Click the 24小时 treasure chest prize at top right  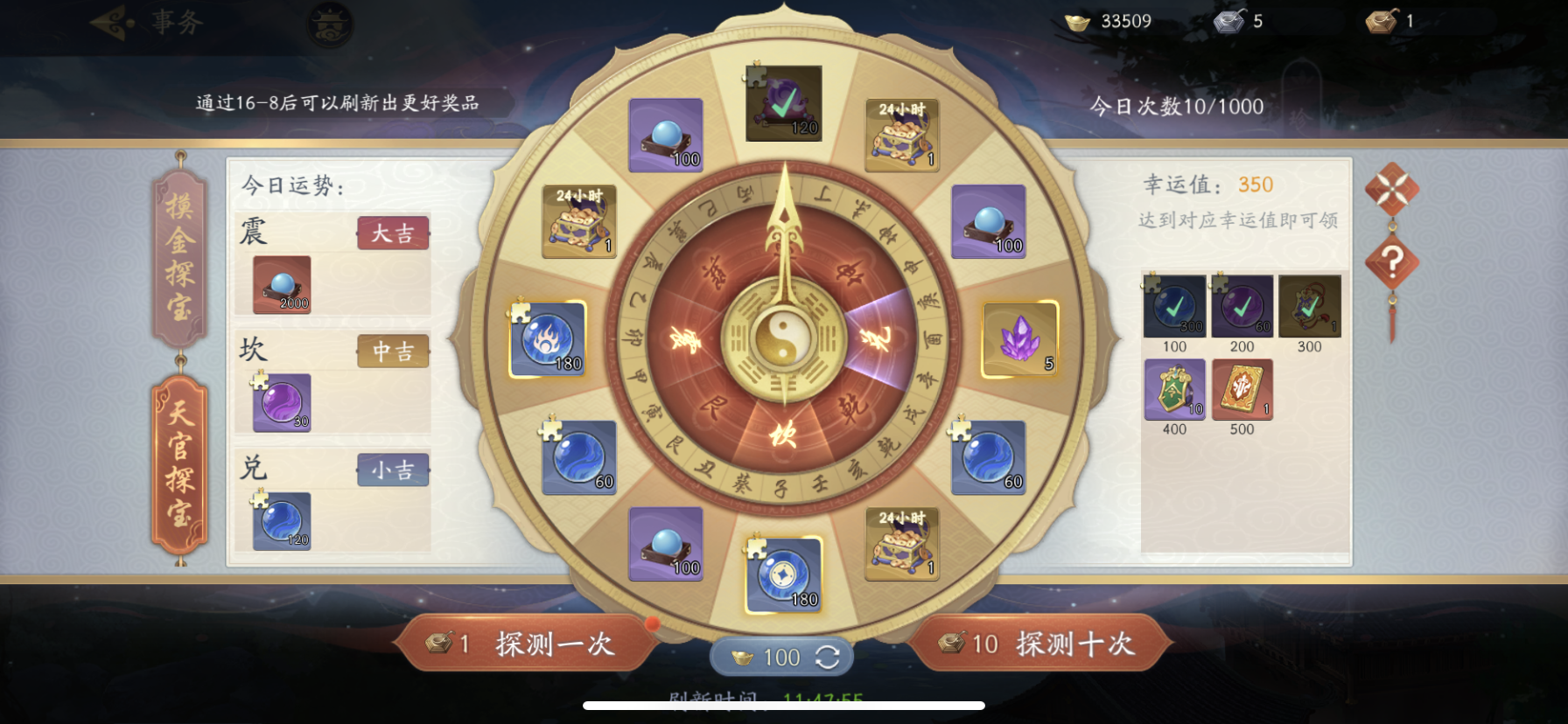click(x=899, y=133)
